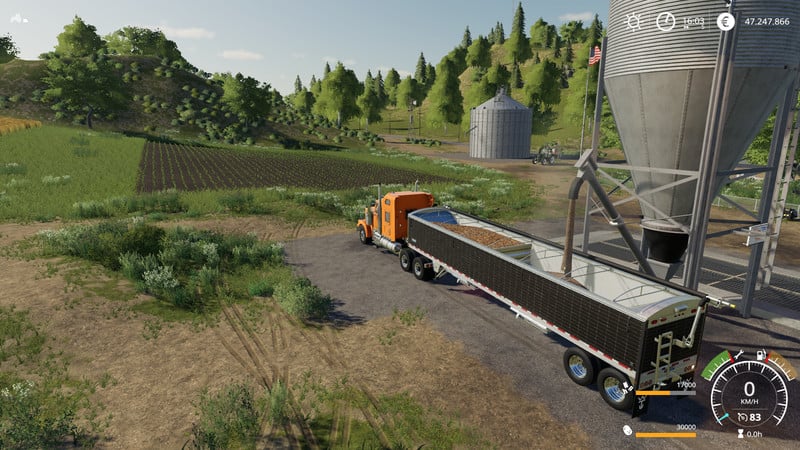Select the game clock icon
The image size is (800, 450).
665,21
